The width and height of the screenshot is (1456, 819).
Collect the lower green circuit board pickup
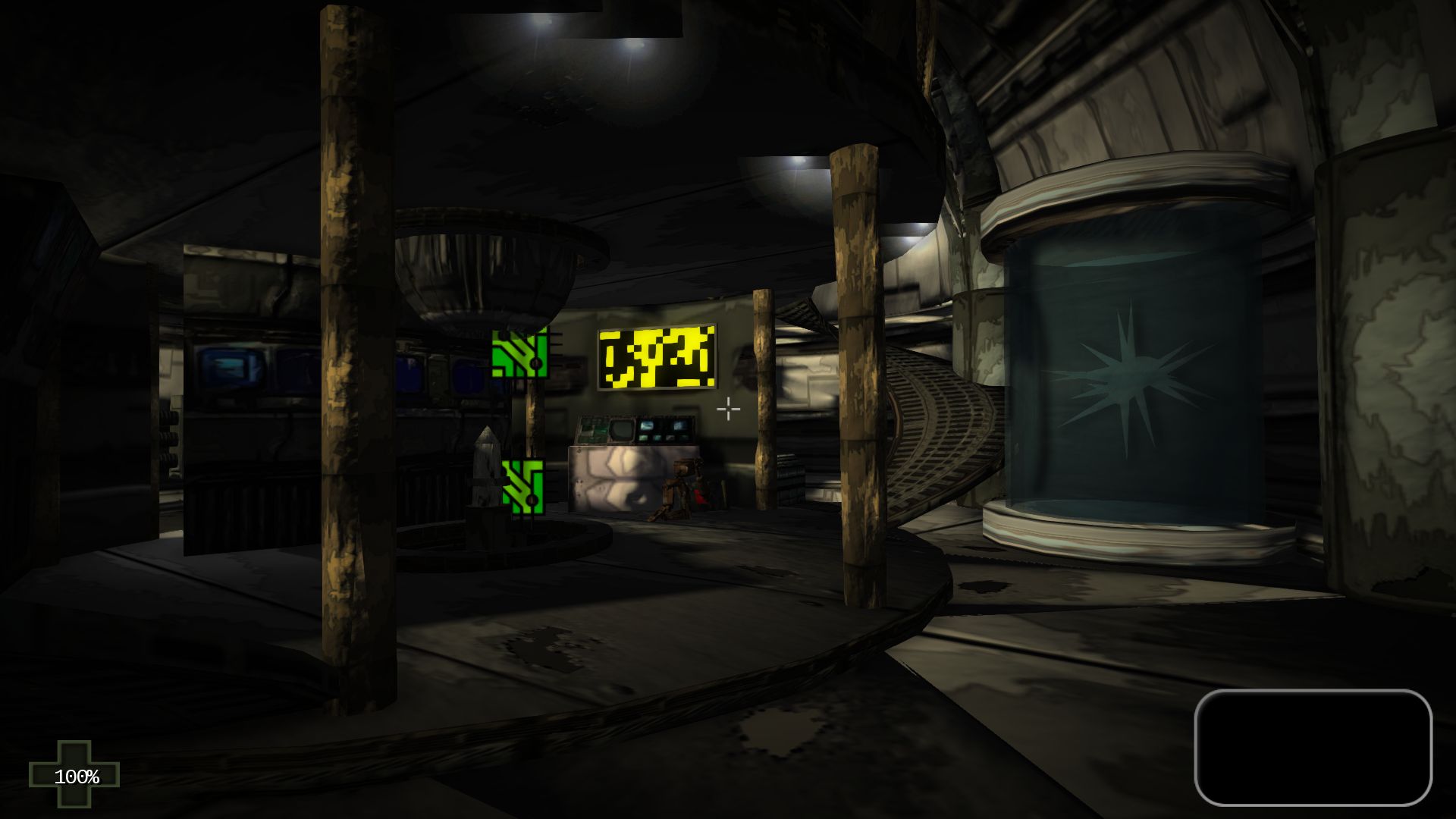pyautogui.click(x=524, y=488)
